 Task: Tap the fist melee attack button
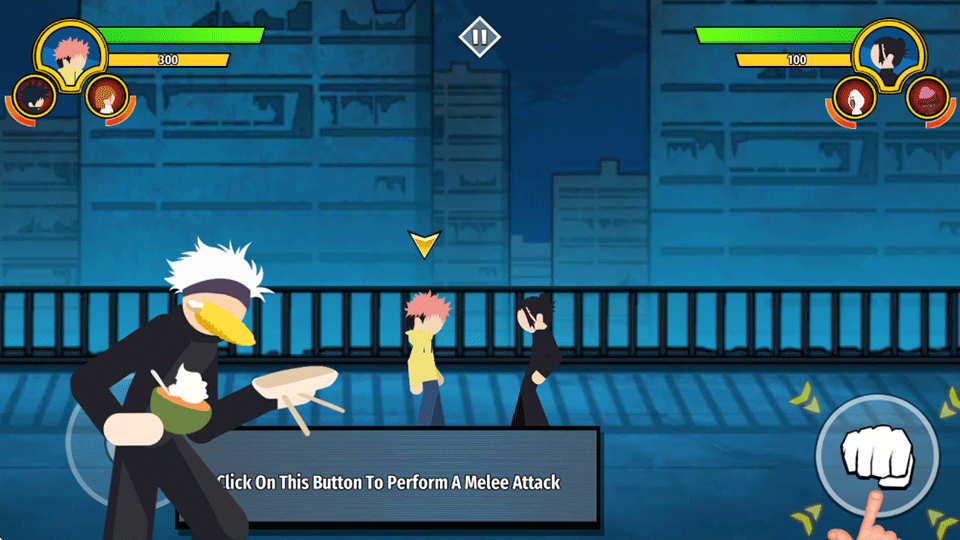pos(874,457)
